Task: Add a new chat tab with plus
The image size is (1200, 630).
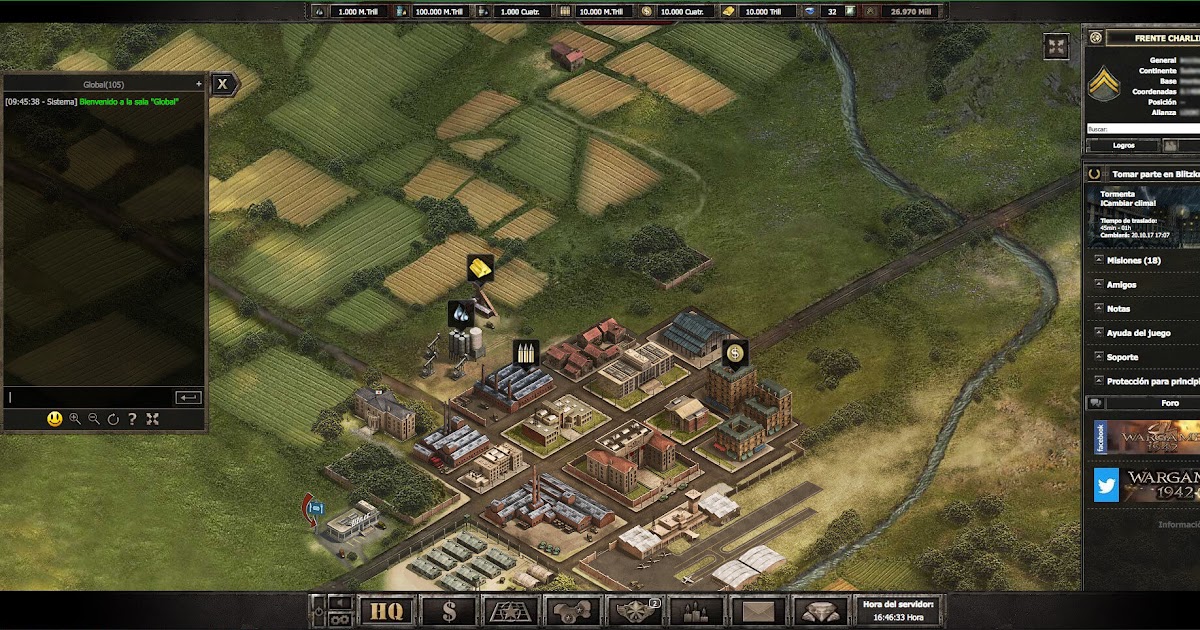Action: (199, 84)
